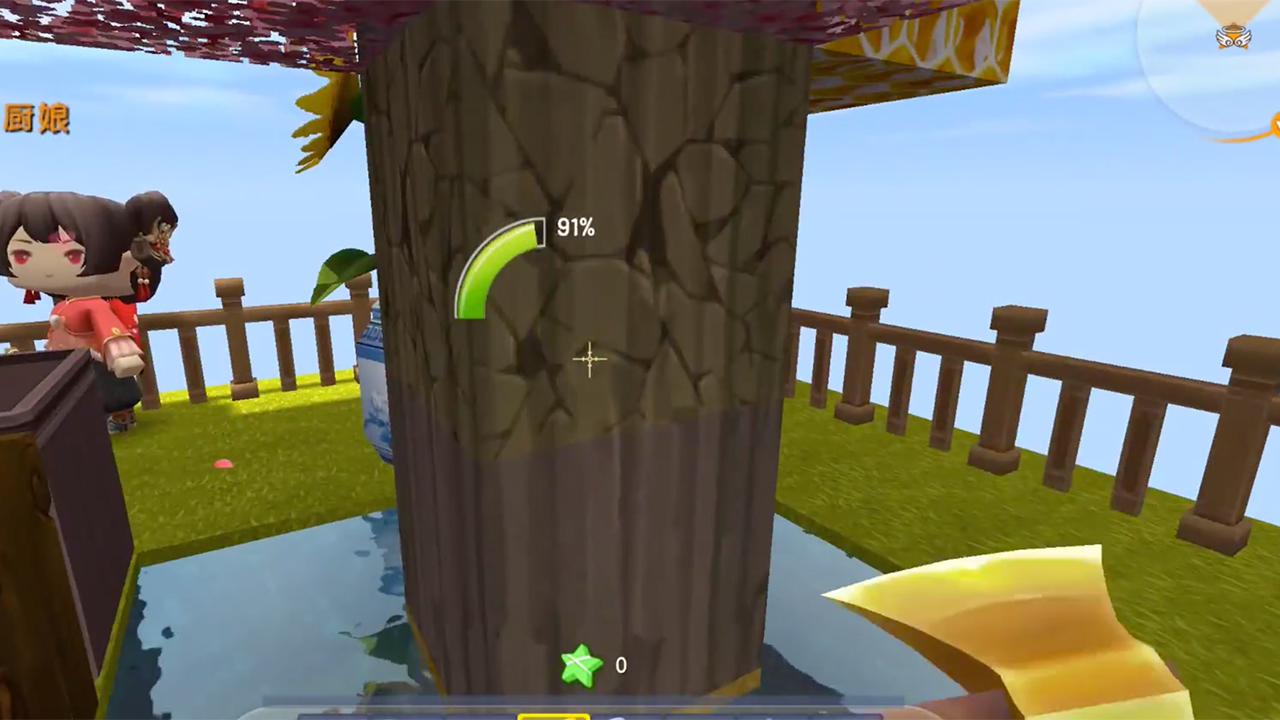Select the yellow-highlighted hotbar slot
The height and width of the screenshot is (720, 1280).
[x=553, y=714]
